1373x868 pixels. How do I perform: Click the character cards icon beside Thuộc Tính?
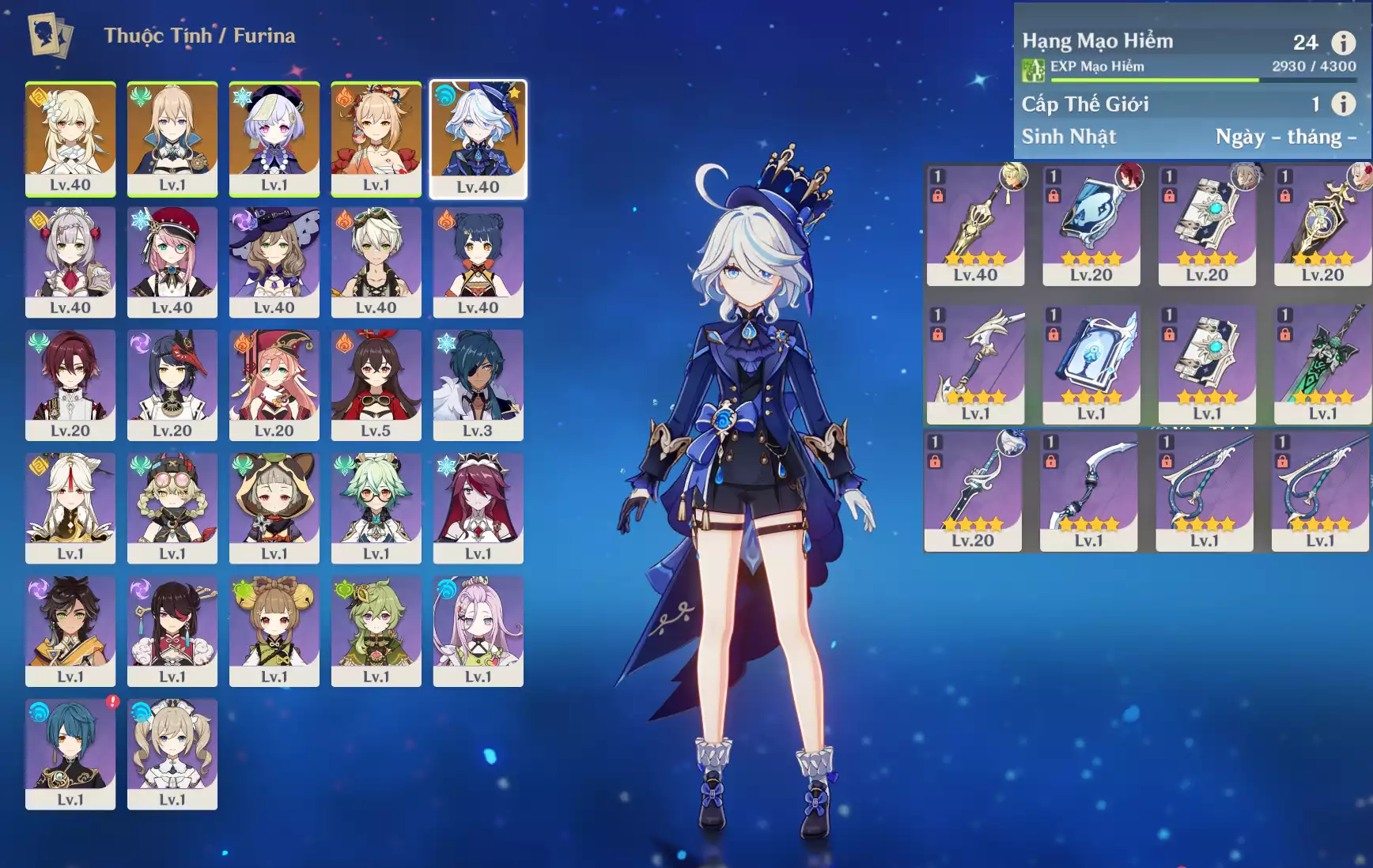51,36
